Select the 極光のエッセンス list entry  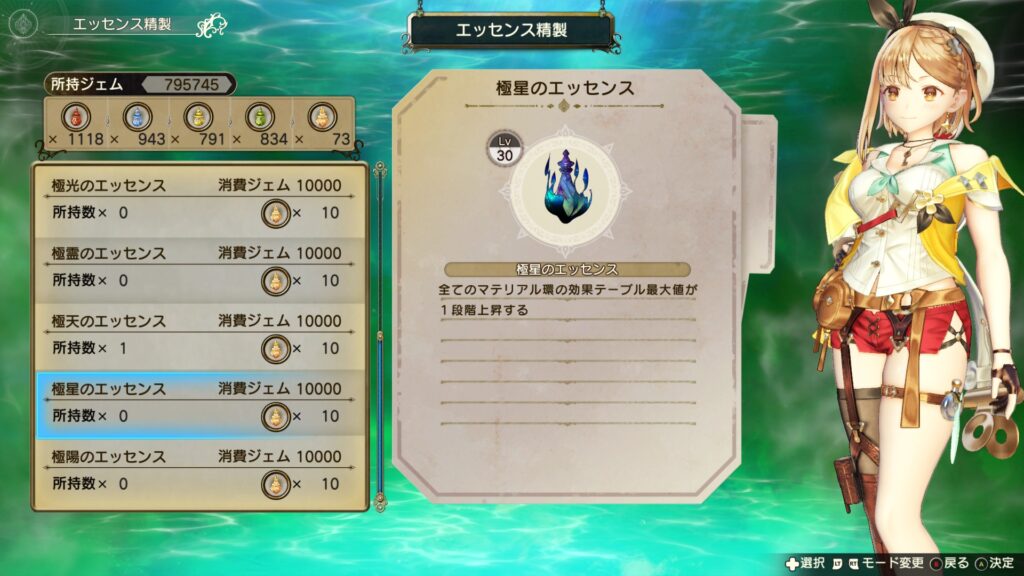(200, 199)
